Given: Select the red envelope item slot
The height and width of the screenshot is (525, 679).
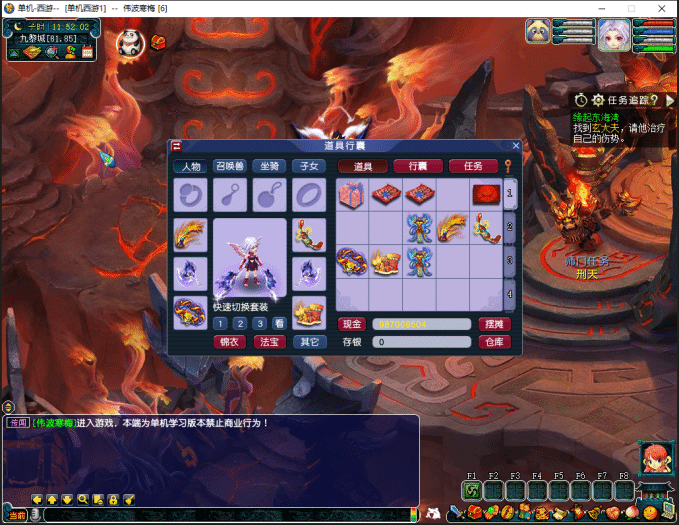Looking at the screenshot, I should (x=486, y=194).
